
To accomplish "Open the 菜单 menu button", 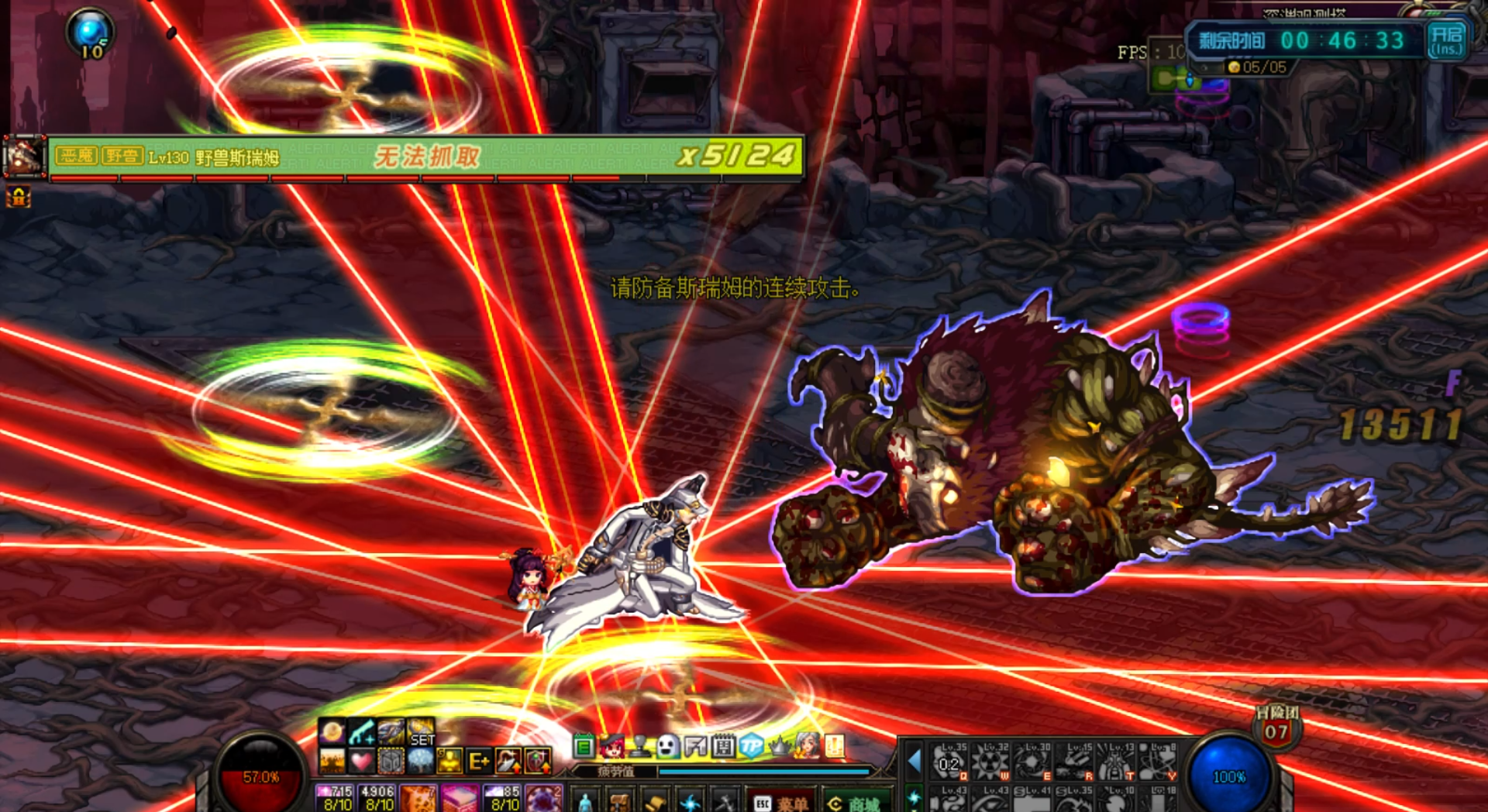I will coord(781,803).
